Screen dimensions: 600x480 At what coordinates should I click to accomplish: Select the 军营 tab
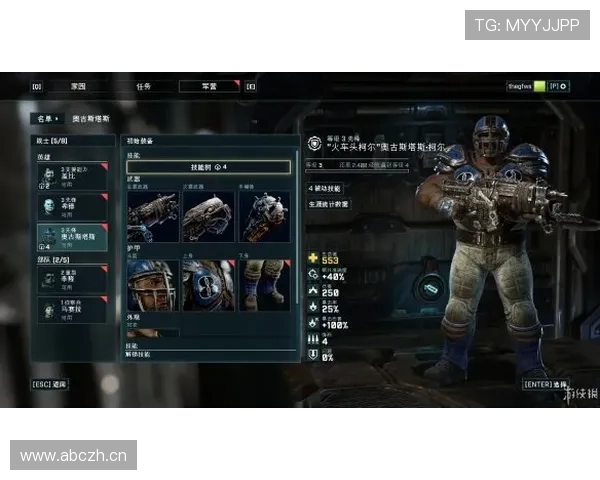click(209, 87)
